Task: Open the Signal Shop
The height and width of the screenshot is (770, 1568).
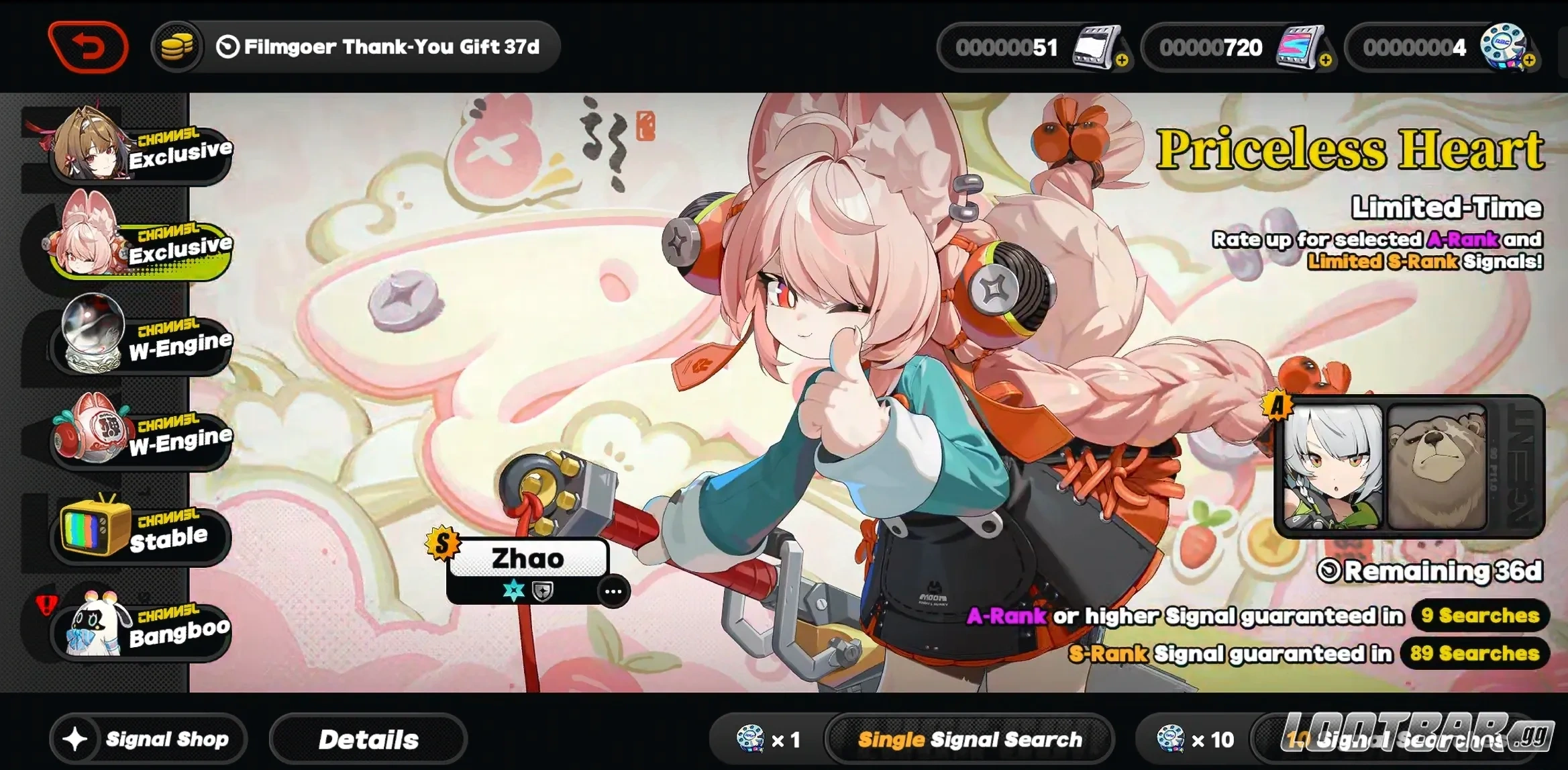Action: [148, 739]
